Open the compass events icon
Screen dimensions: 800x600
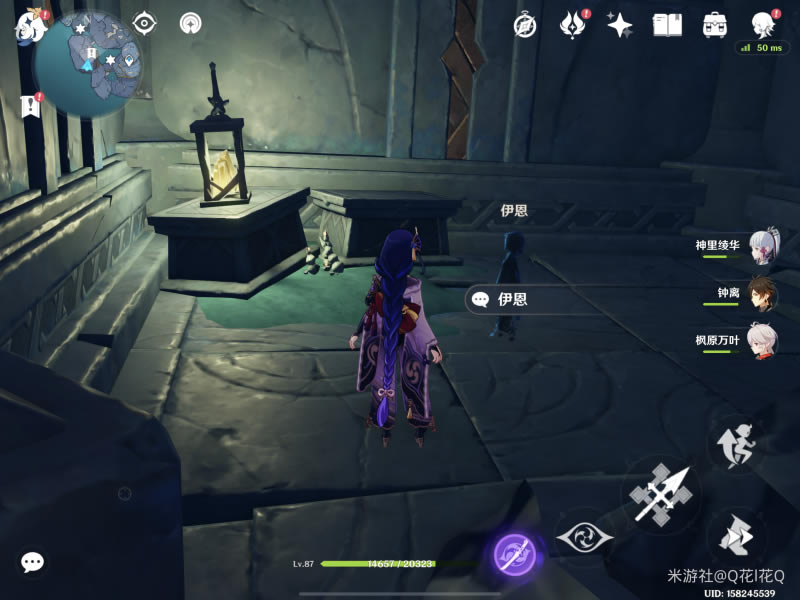pyautogui.click(x=525, y=25)
